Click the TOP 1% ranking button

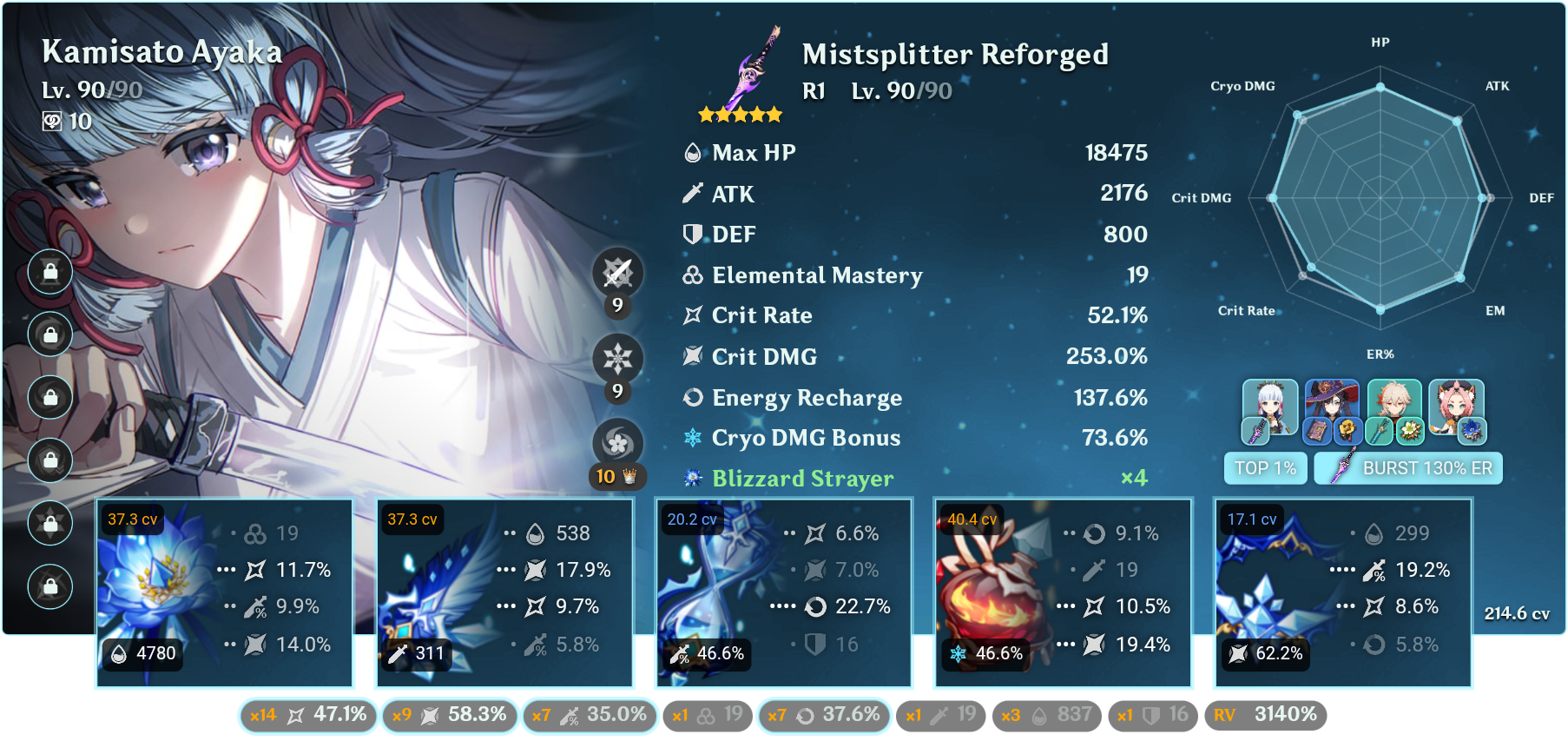tap(1265, 467)
